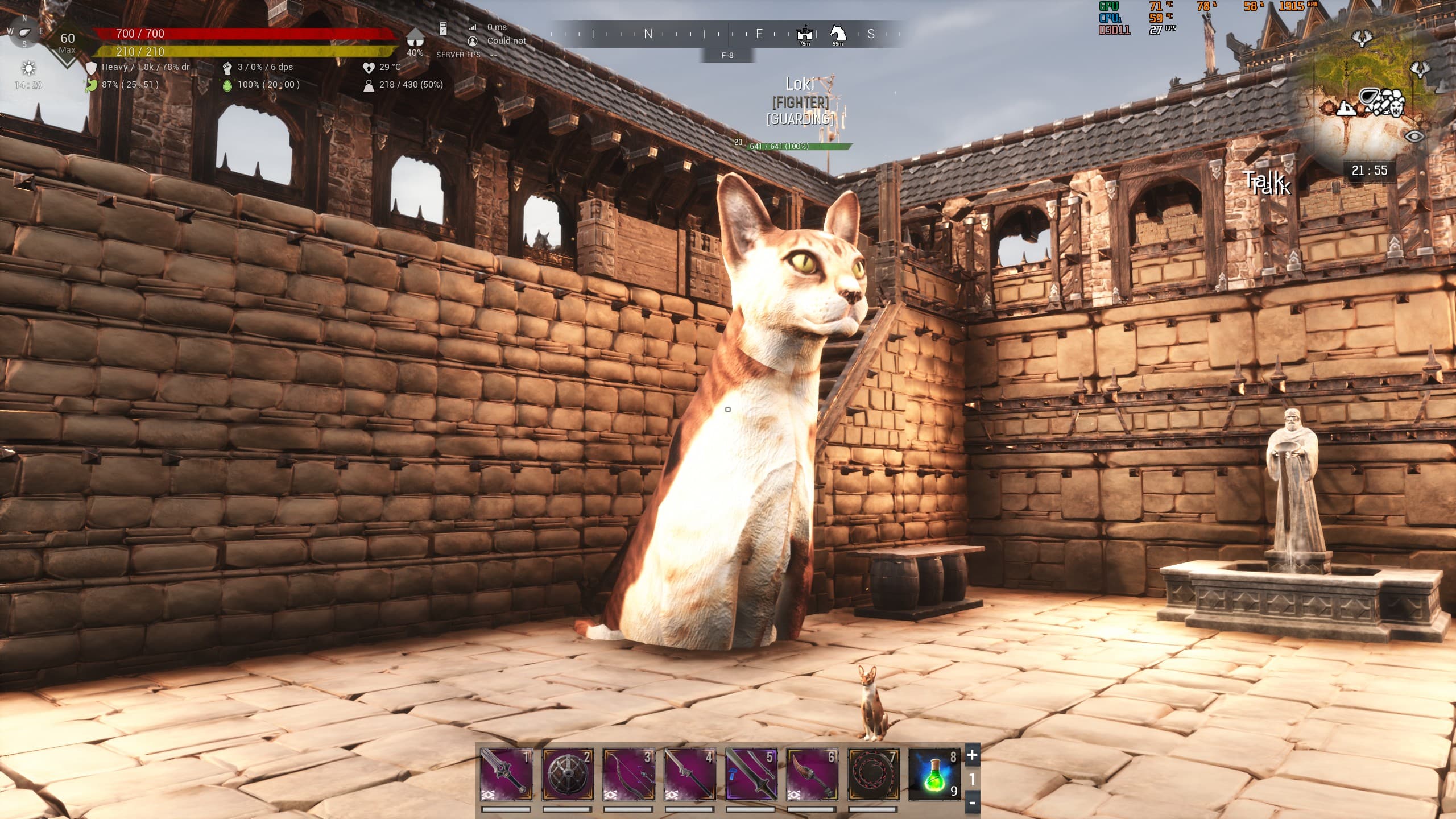
Task: Equip the round shield in slot 2
Action: [x=568, y=774]
